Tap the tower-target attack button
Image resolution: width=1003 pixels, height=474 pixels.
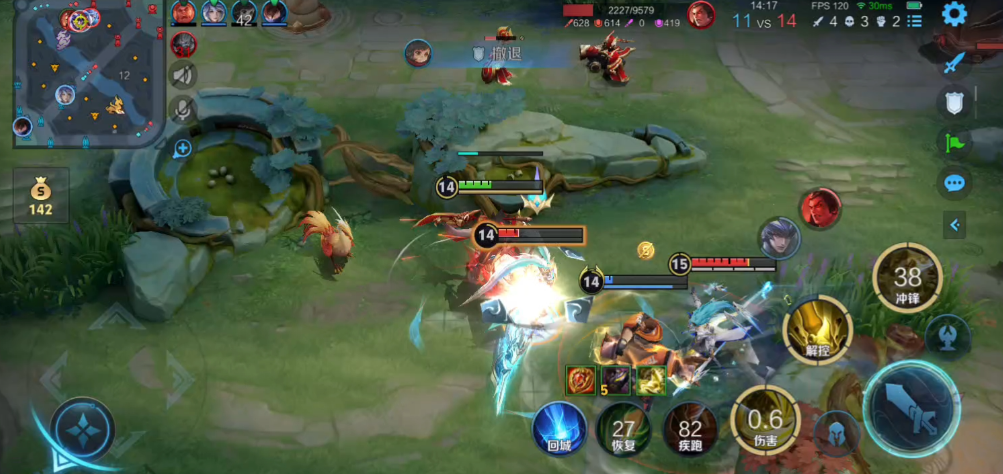click(x=947, y=336)
